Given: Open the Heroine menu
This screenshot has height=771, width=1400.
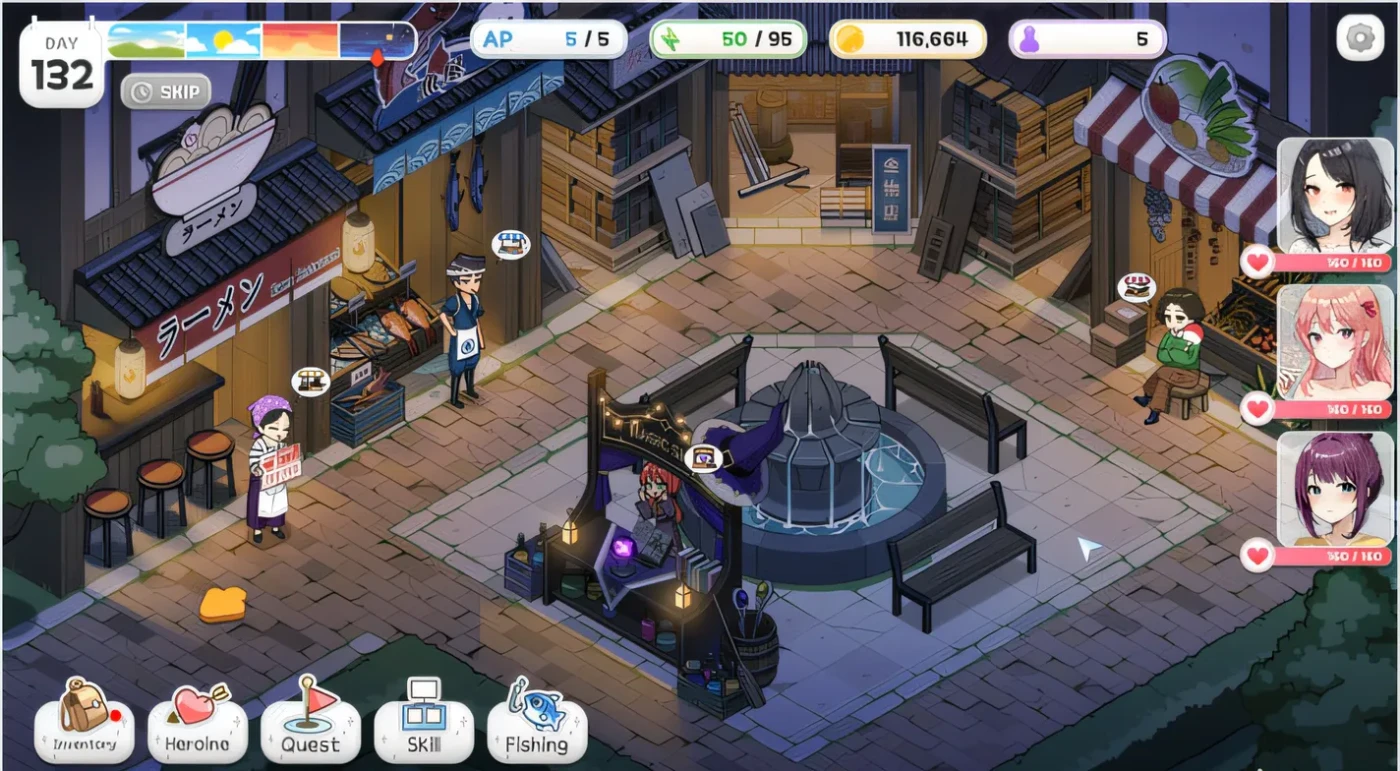Looking at the screenshot, I should [198, 719].
